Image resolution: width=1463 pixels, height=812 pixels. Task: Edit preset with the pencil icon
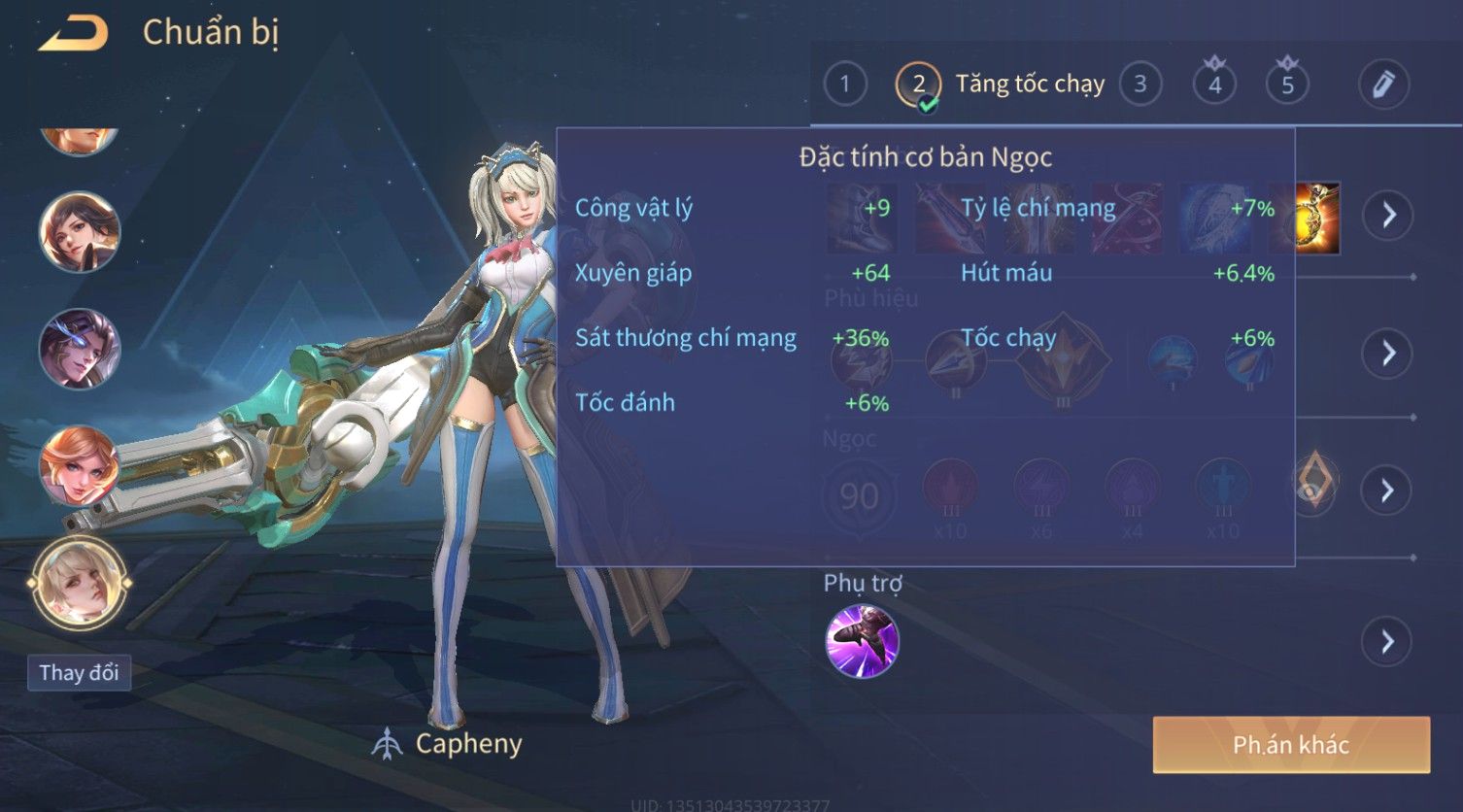click(1382, 85)
